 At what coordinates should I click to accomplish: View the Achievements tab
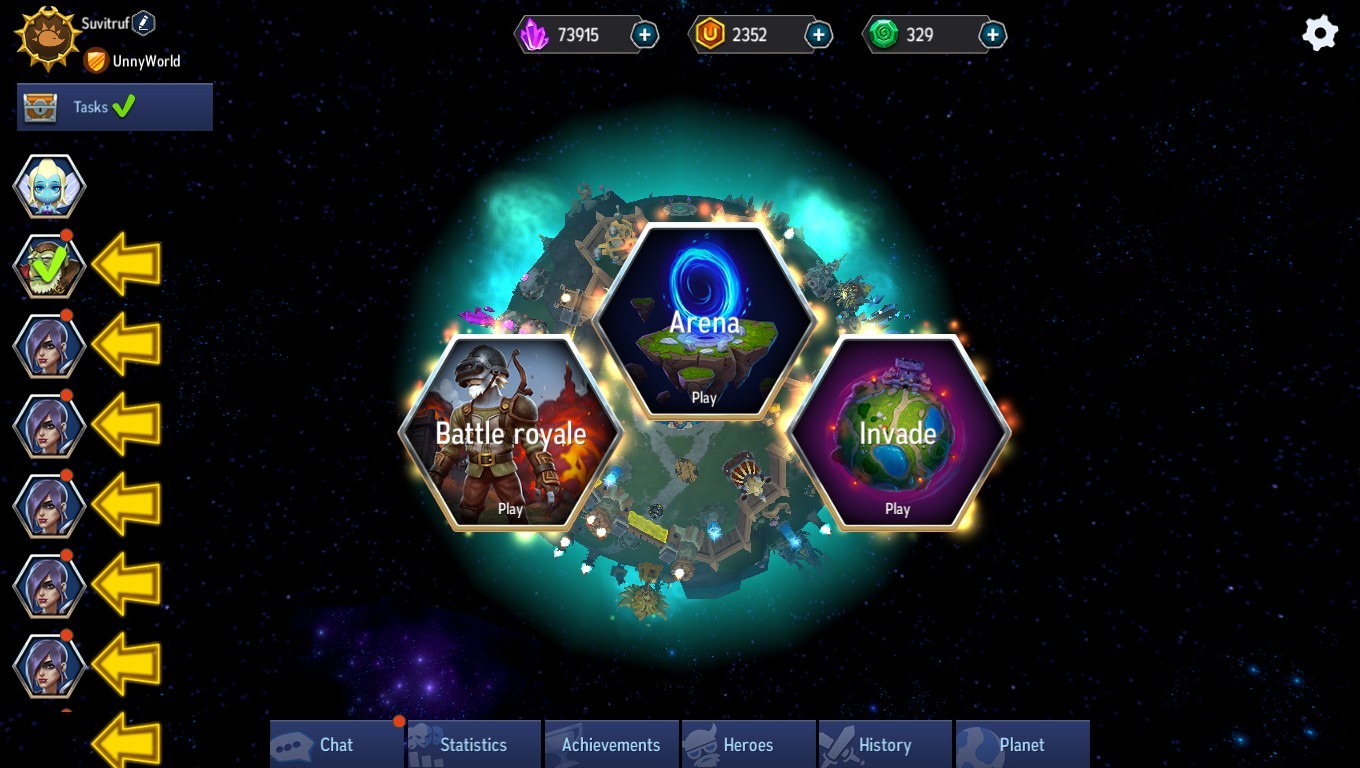coord(611,745)
